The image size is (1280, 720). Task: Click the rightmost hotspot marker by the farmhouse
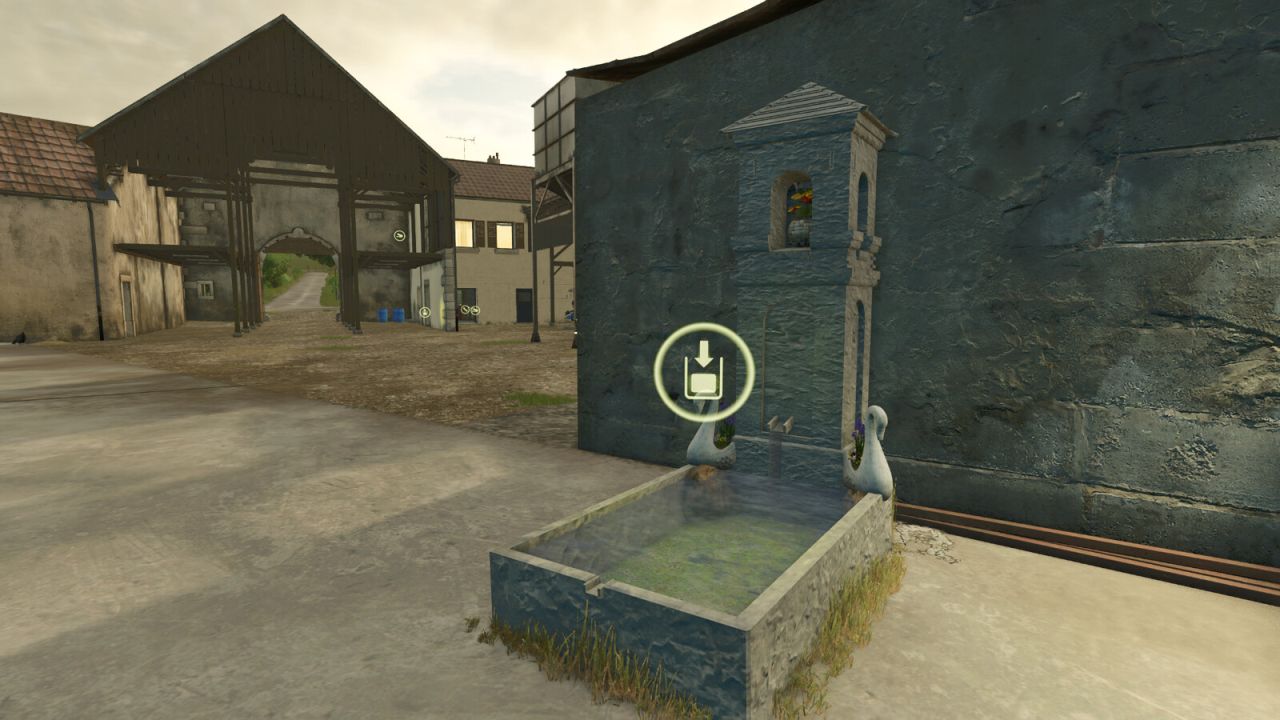pos(476,310)
